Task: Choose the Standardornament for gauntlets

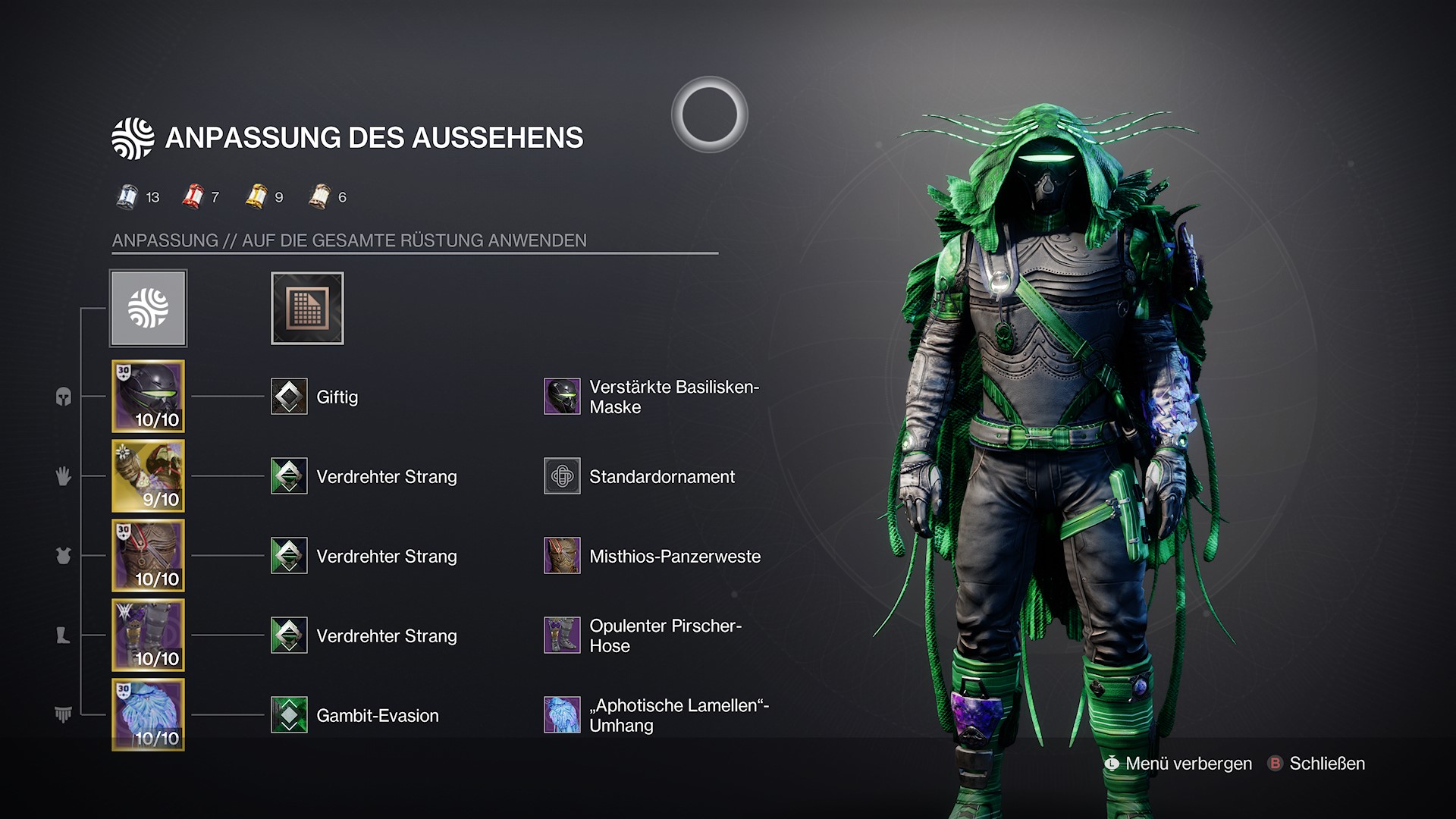Action: click(x=562, y=476)
